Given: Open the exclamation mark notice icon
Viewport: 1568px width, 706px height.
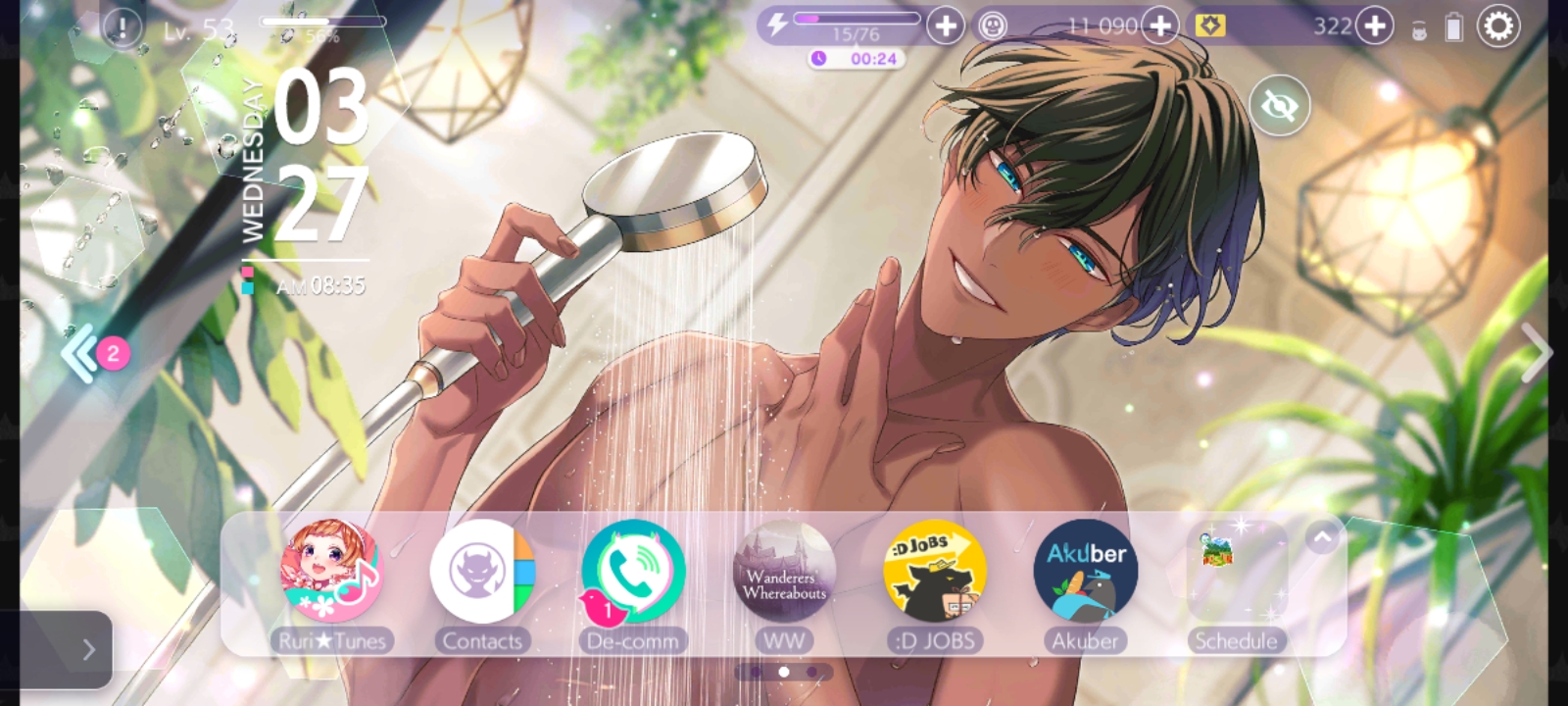Looking at the screenshot, I should [x=122, y=27].
